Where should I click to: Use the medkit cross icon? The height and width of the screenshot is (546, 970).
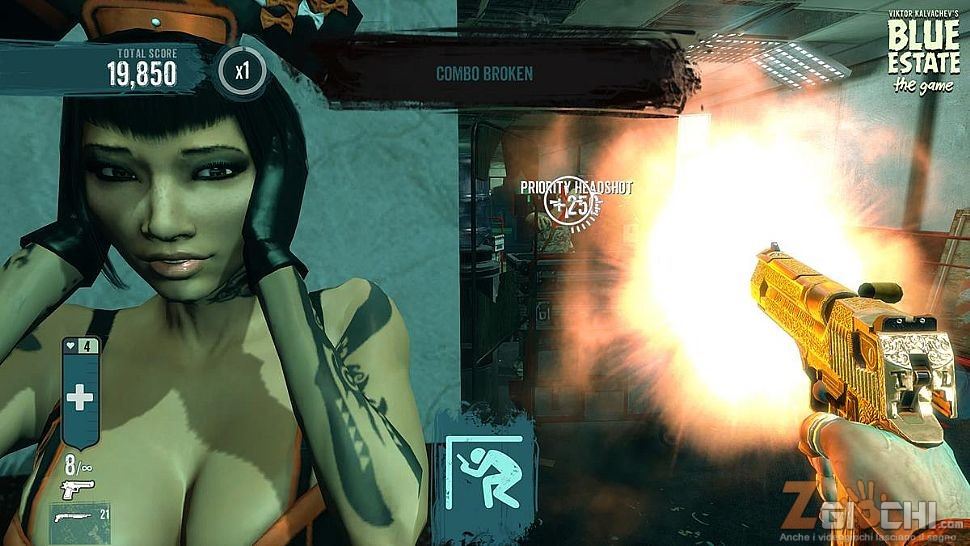click(x=80, y=397)
